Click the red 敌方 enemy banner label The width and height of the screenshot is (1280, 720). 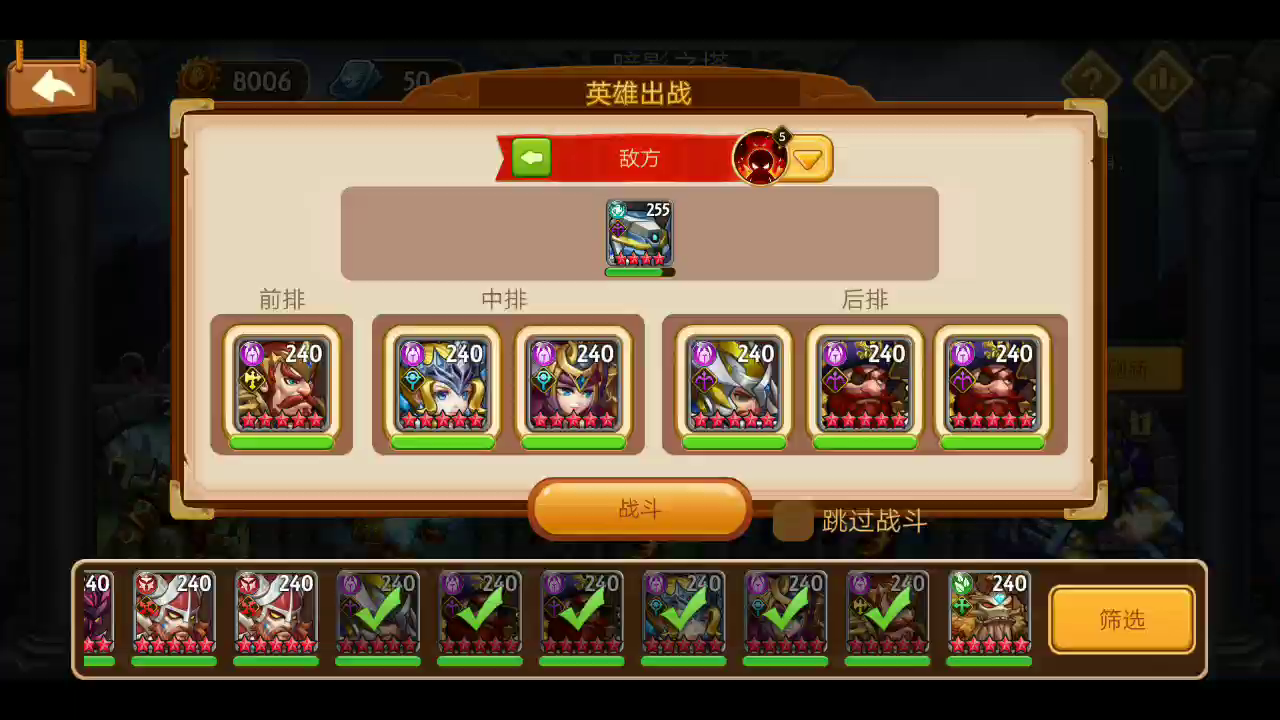[639, 159]
